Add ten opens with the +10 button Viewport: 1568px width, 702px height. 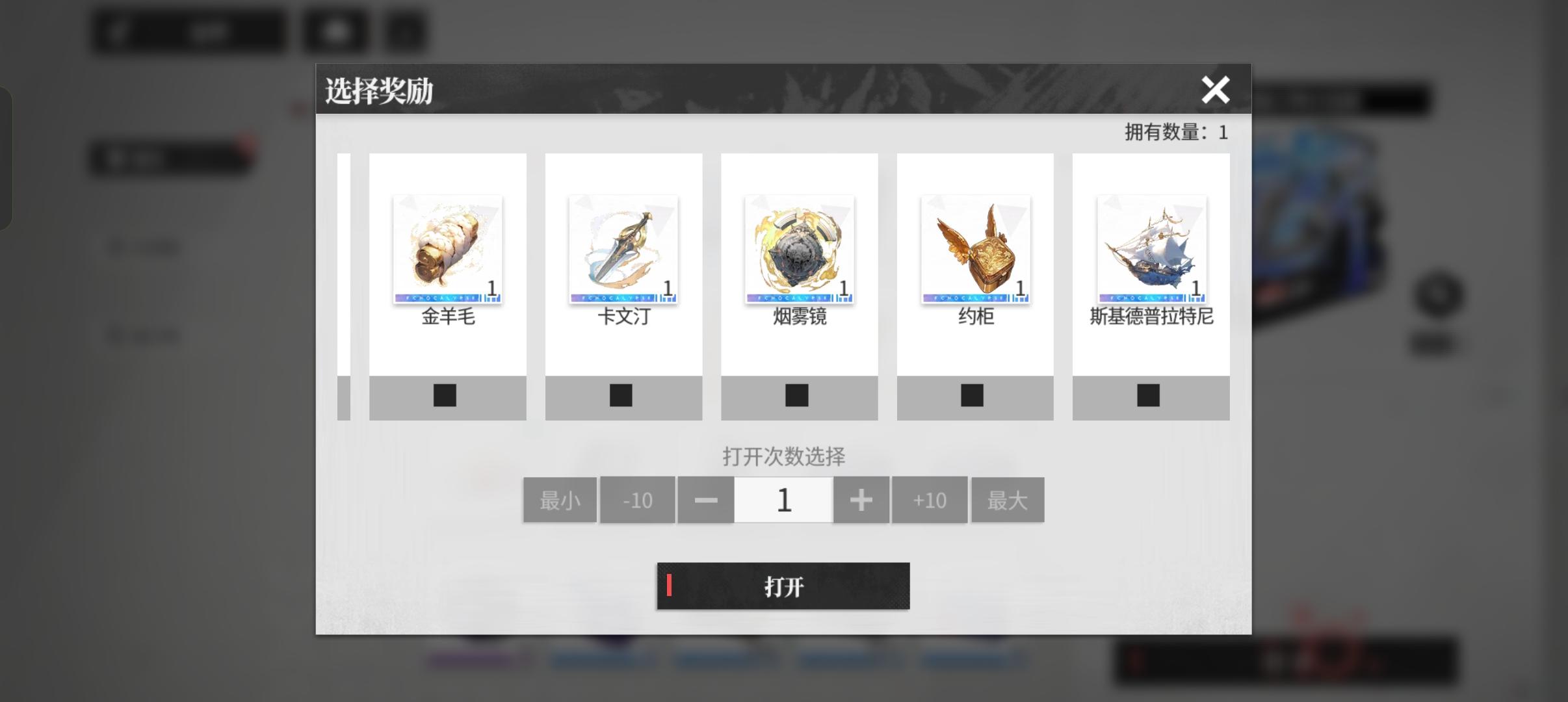pyautogui.click(x=930, y=499)
